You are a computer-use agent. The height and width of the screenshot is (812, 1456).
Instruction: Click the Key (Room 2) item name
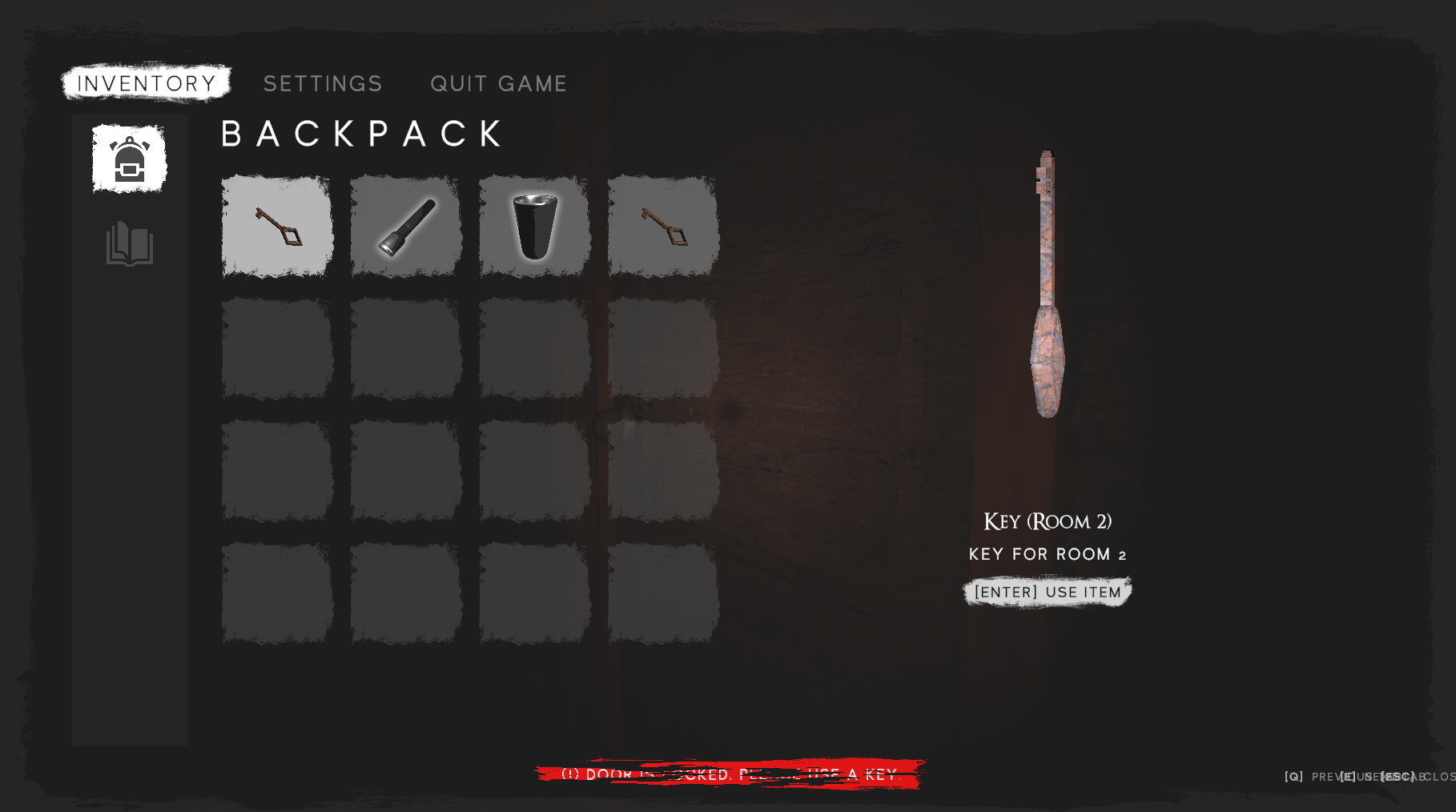coord(1047,521)
